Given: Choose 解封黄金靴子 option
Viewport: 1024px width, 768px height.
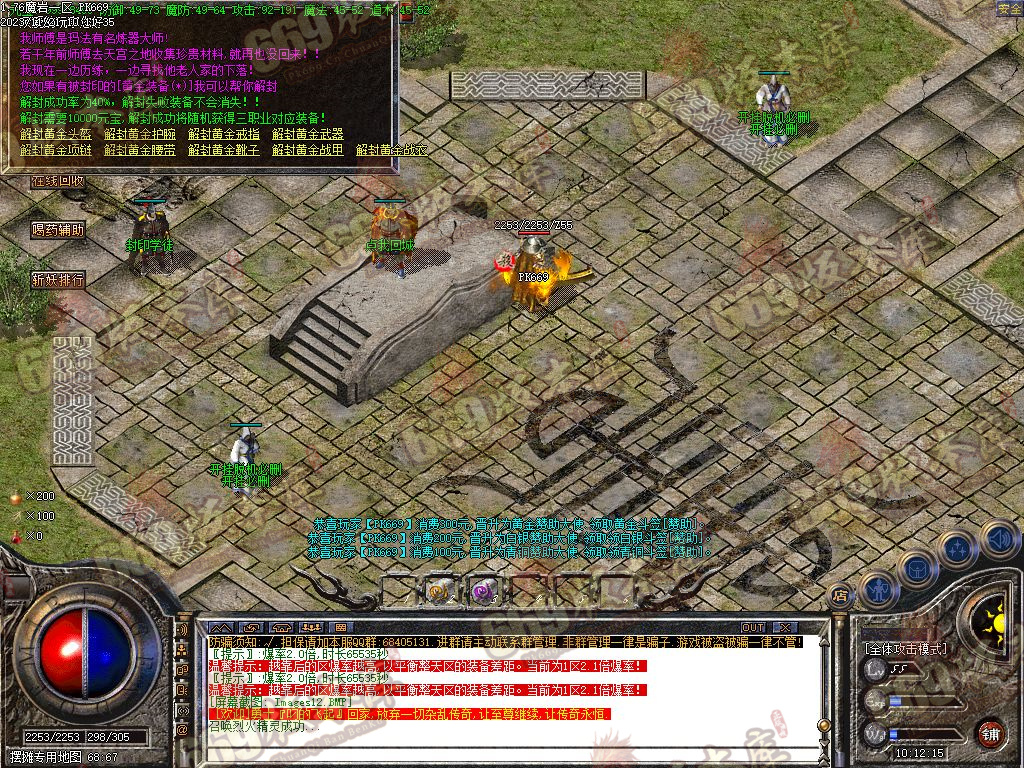Looking at the screenshot, I should pyautogui.click(x=224, y=150).
